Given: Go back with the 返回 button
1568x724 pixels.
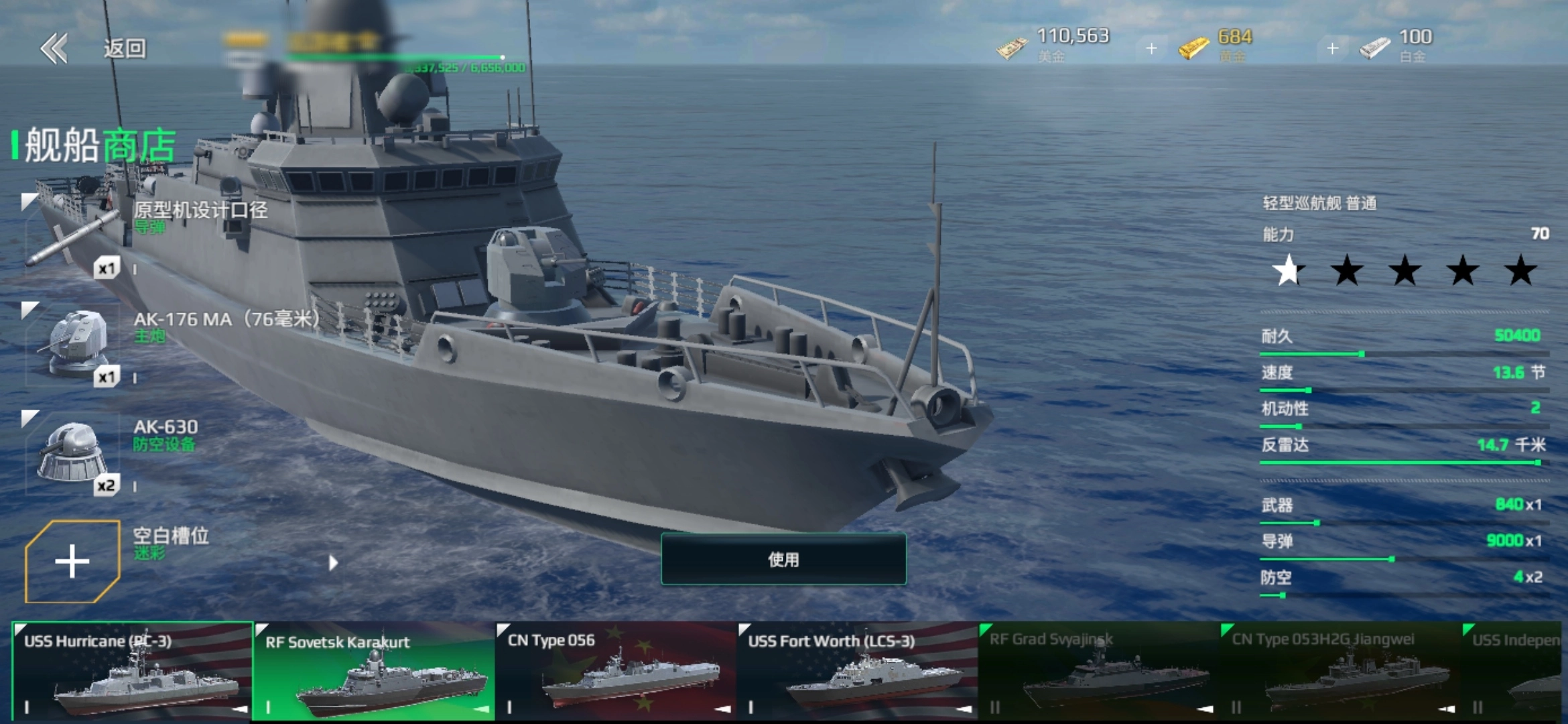Looking at the screenshot, I should pyautogui.click(x=94, y=48).
